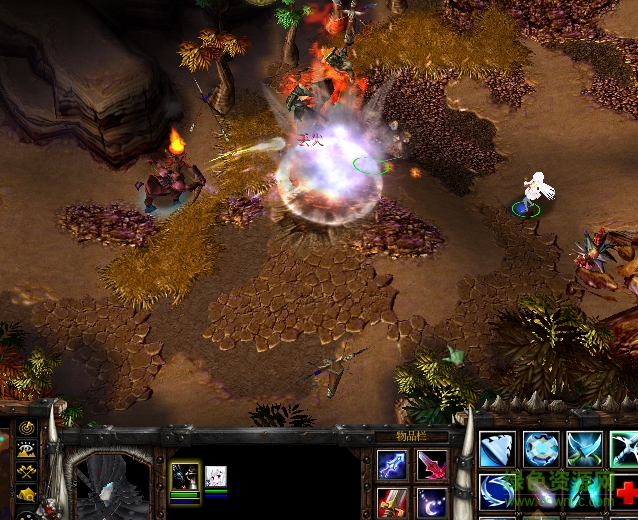Use the red-hilted sword inventory item
Screen dimensions: 638x520
392,502
